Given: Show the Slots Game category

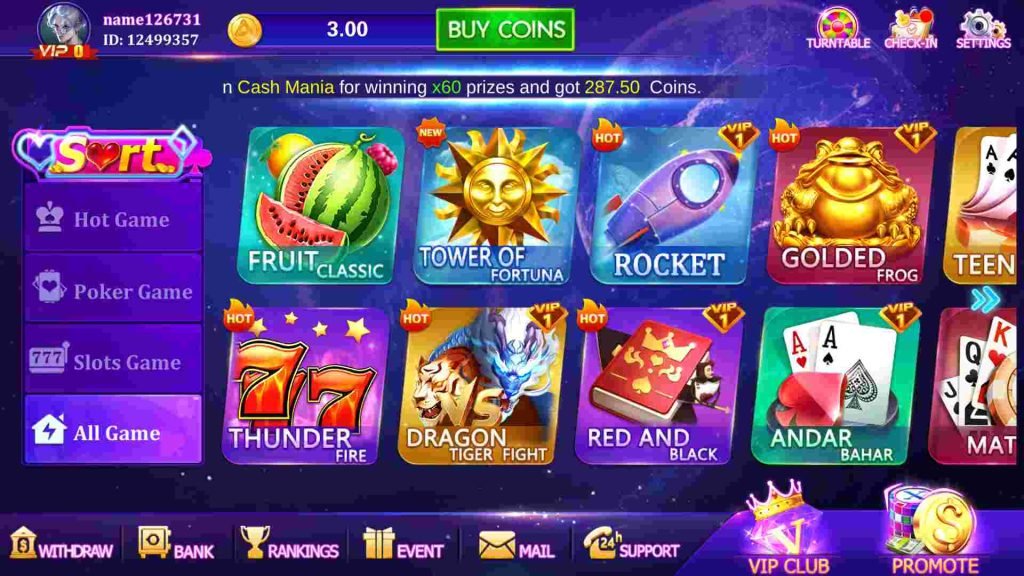Looking at the screenshot, I should click(113, 362).
